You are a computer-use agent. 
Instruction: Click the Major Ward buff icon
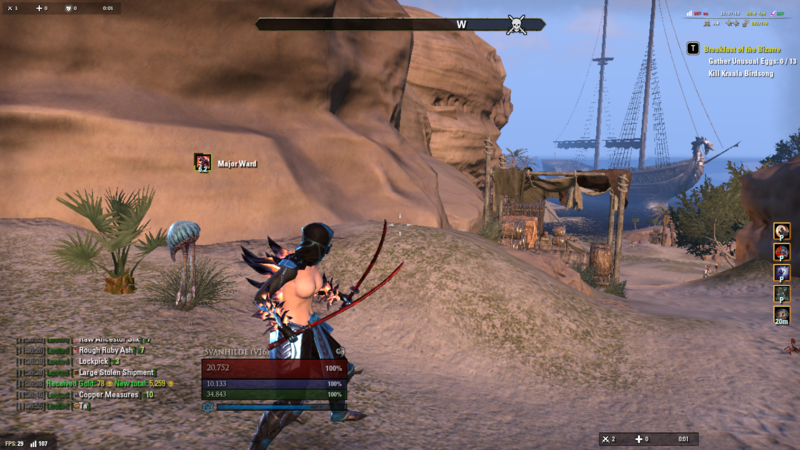click(203, 162)
